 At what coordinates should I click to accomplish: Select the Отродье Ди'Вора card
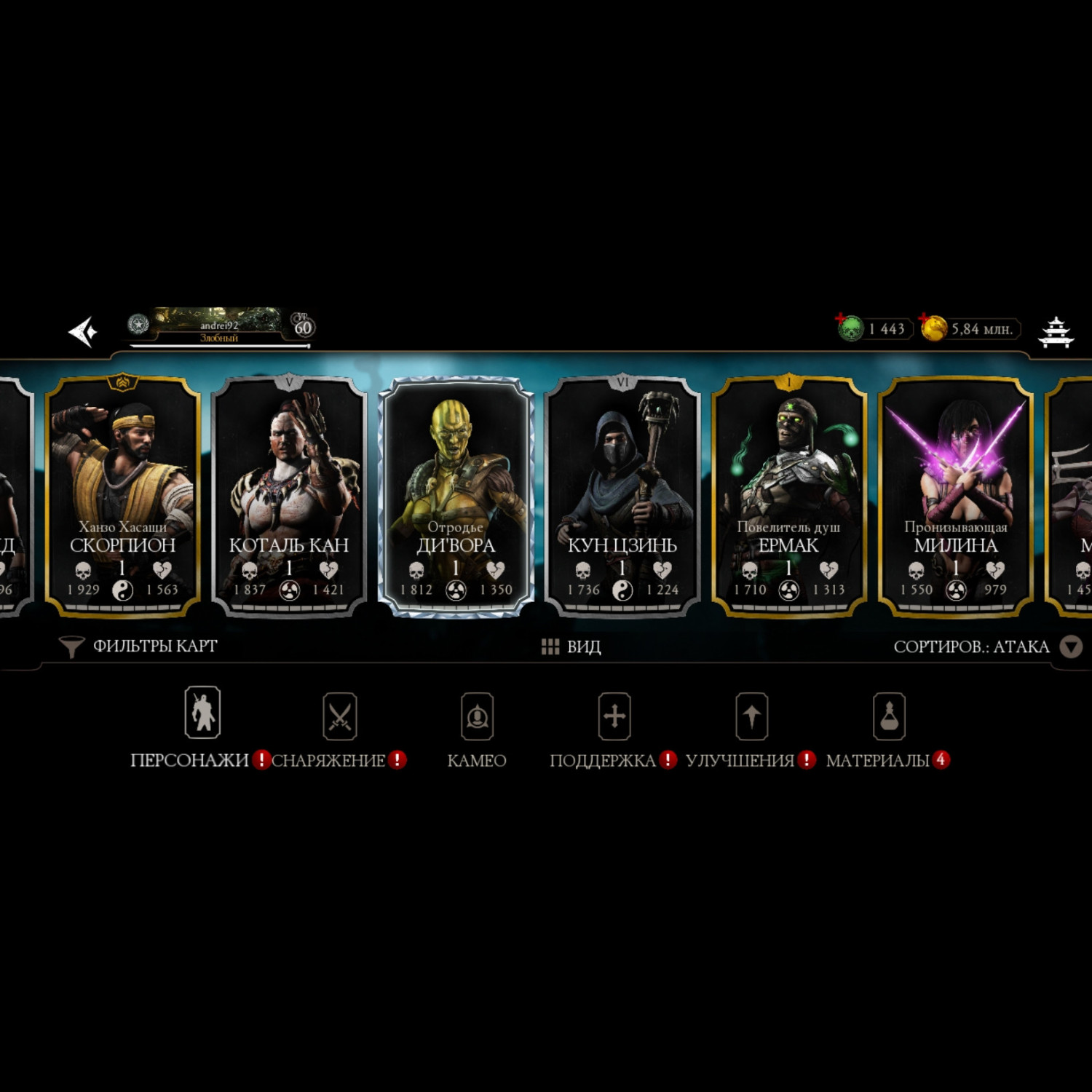456,495
